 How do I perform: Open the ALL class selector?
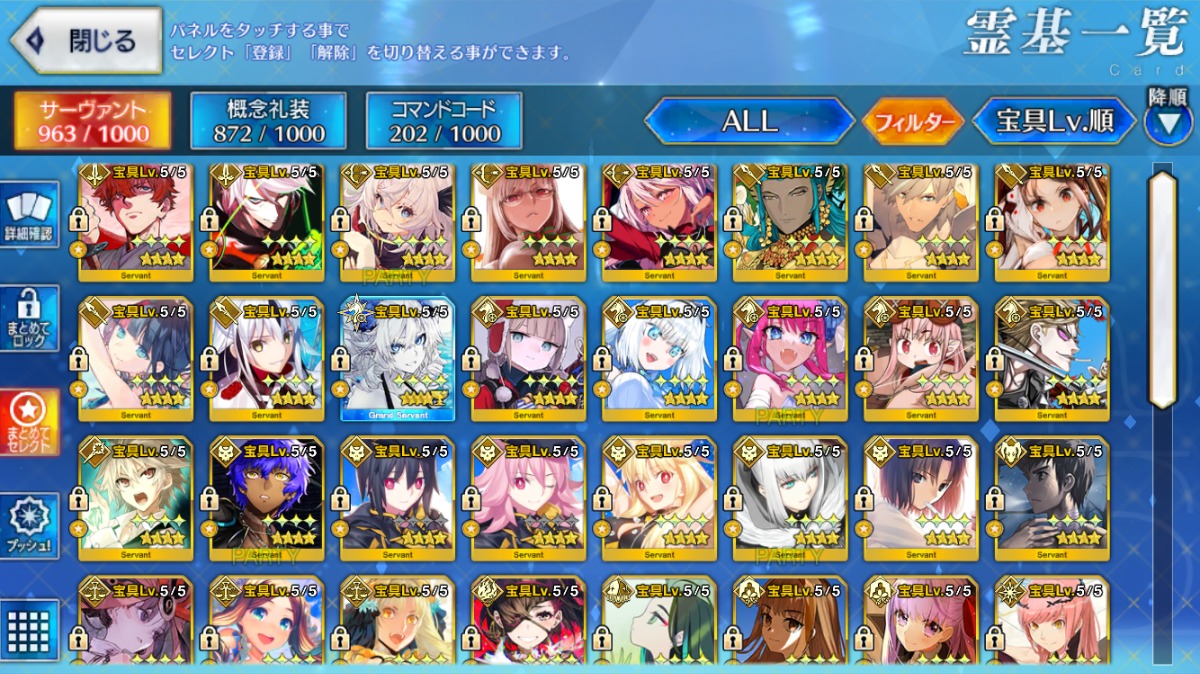click(x=749, y=122)
